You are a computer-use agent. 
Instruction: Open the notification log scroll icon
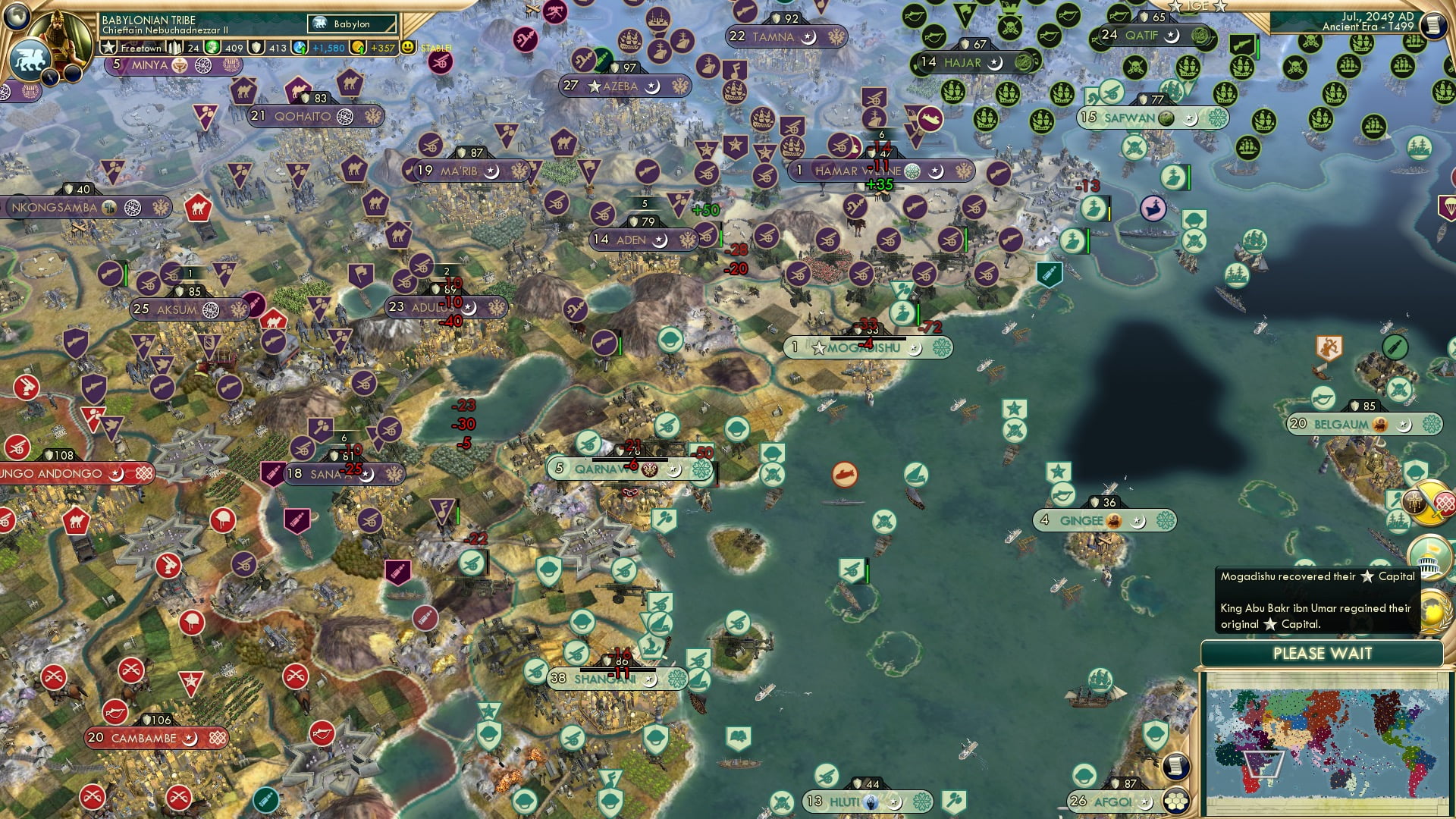1433,25
